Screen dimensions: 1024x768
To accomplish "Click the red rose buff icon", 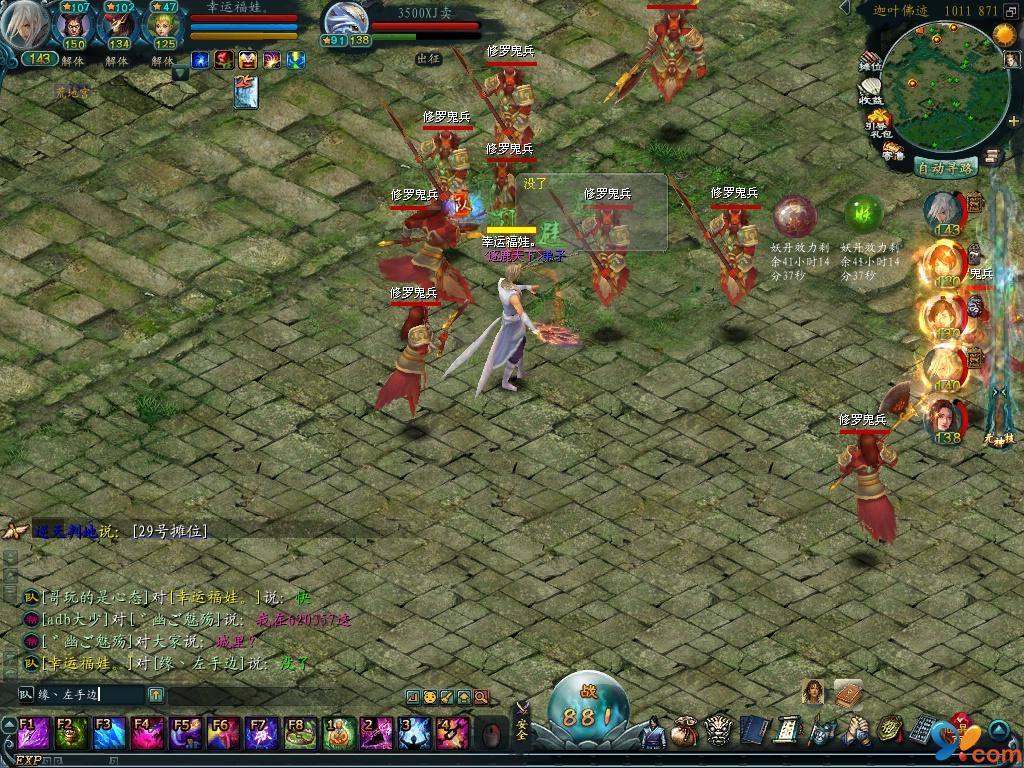I will click(x=223, y=60).
